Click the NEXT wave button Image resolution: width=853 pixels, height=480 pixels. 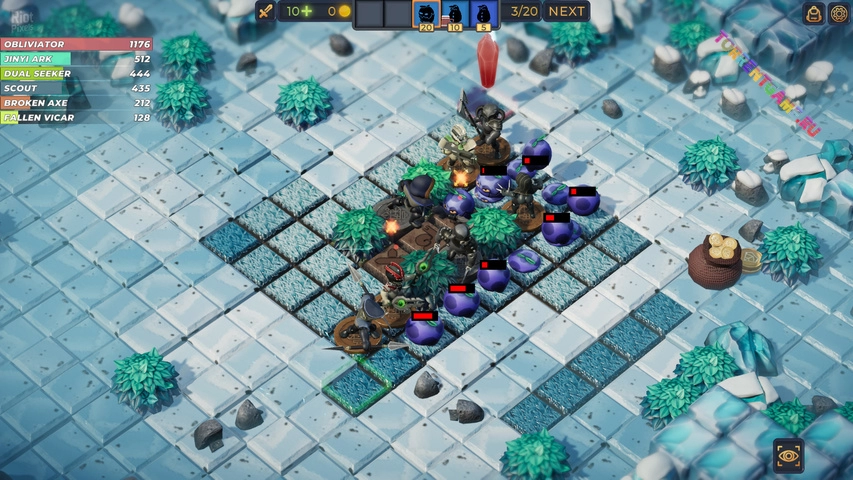point(566,12)
